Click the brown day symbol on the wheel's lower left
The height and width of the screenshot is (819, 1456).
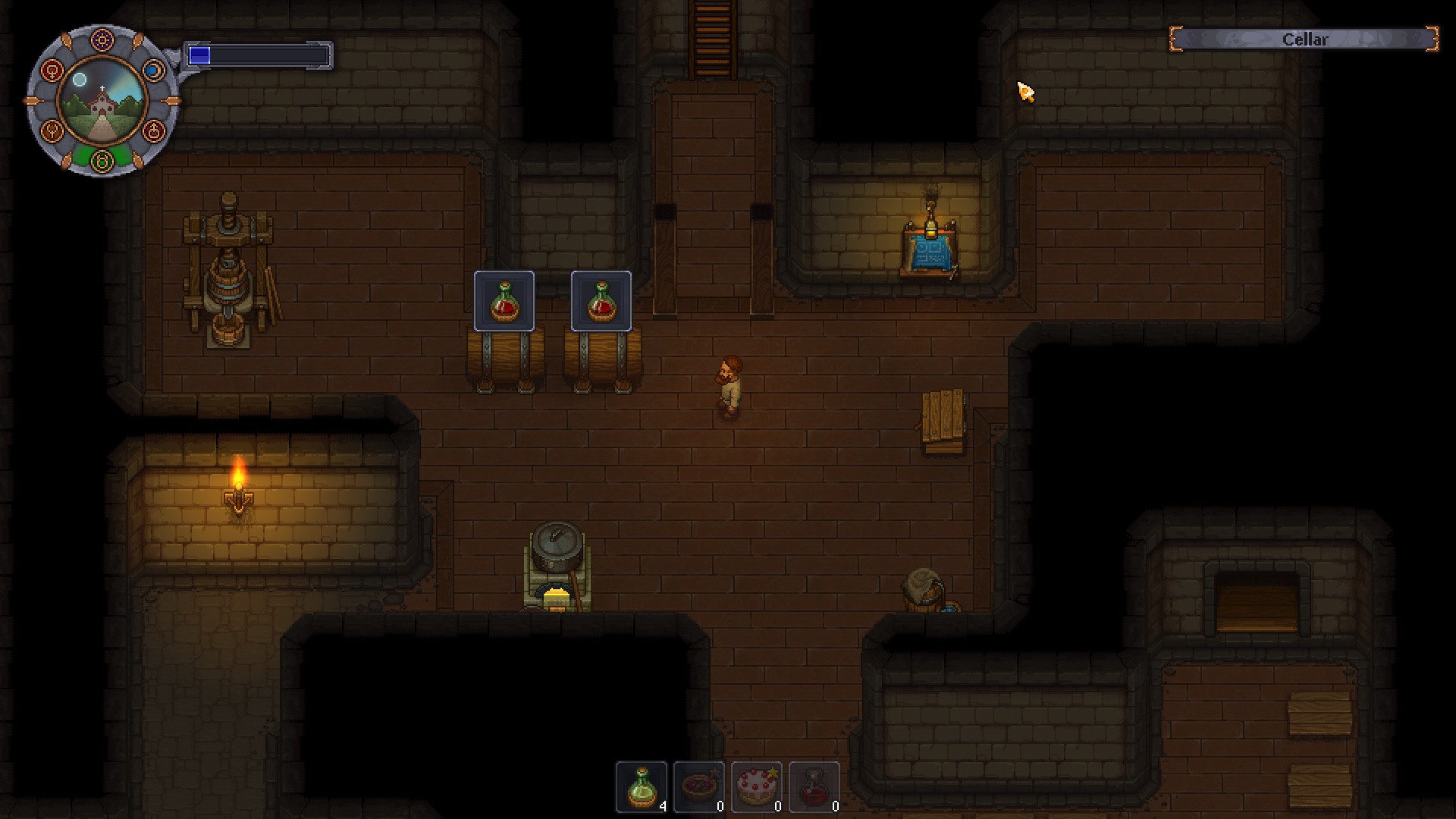tap(50, 130)
